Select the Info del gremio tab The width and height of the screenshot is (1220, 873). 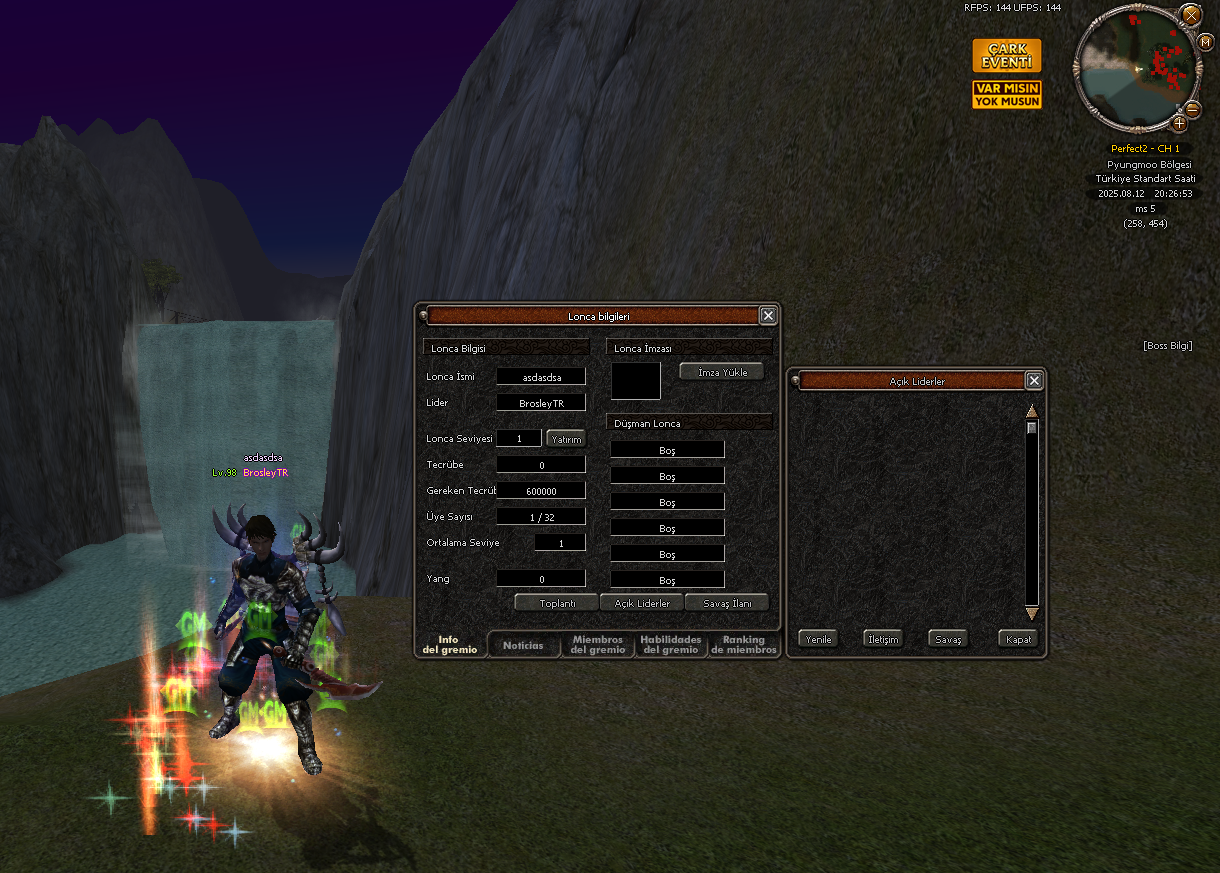[449, 645]
